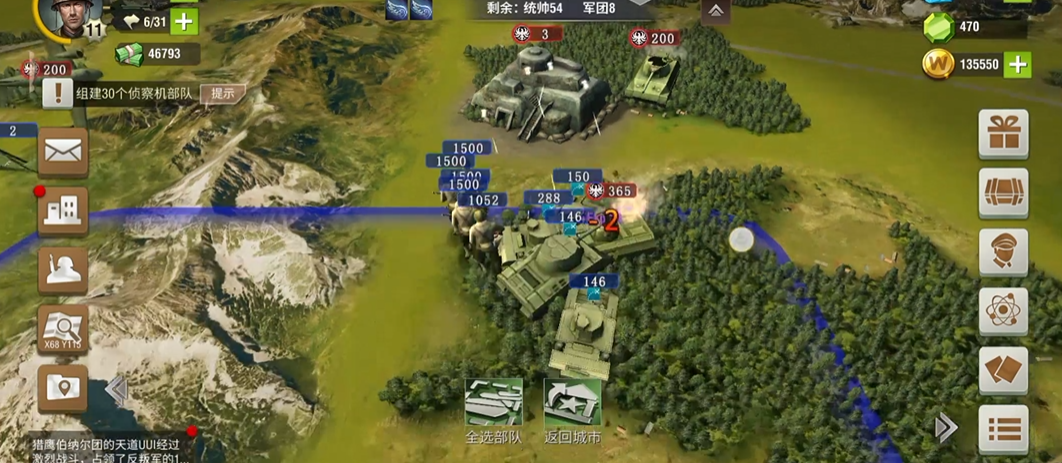This screenshot has height=463, width=1062.
Task: Tap the 提示 hint button
Action: [223, 94]
